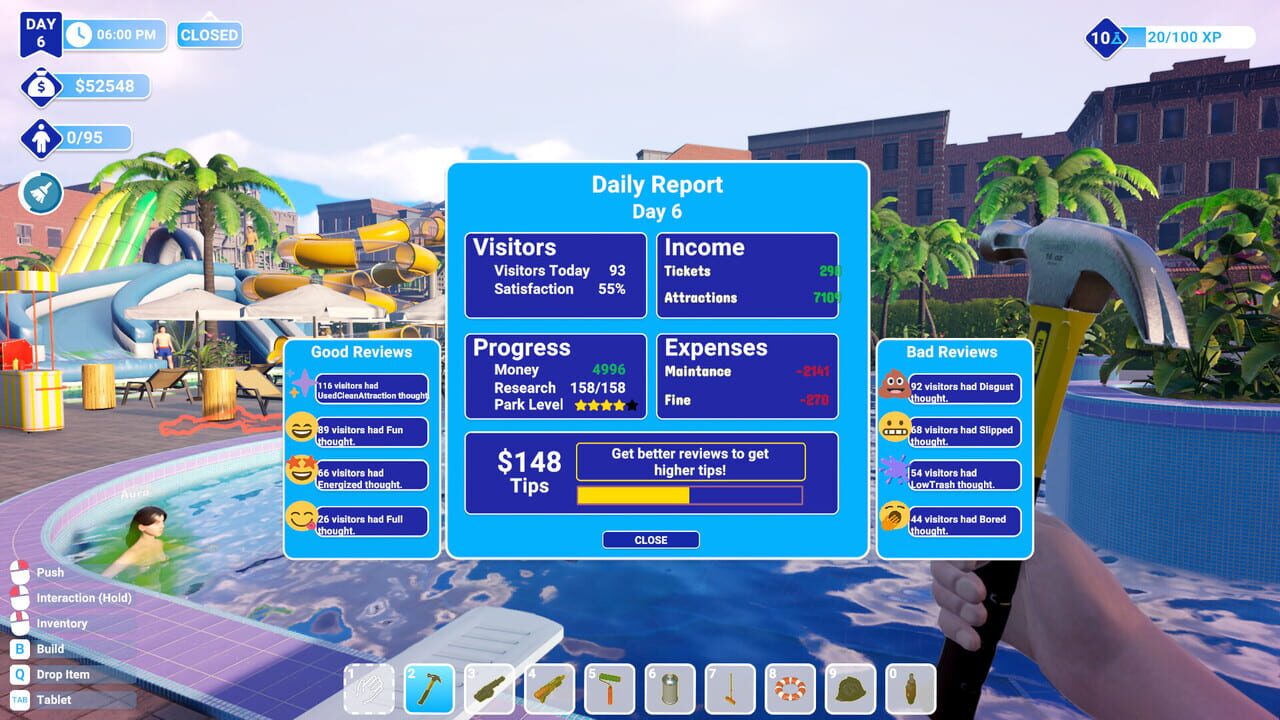Open the Disgust bad review entry

tap(964, 391)
